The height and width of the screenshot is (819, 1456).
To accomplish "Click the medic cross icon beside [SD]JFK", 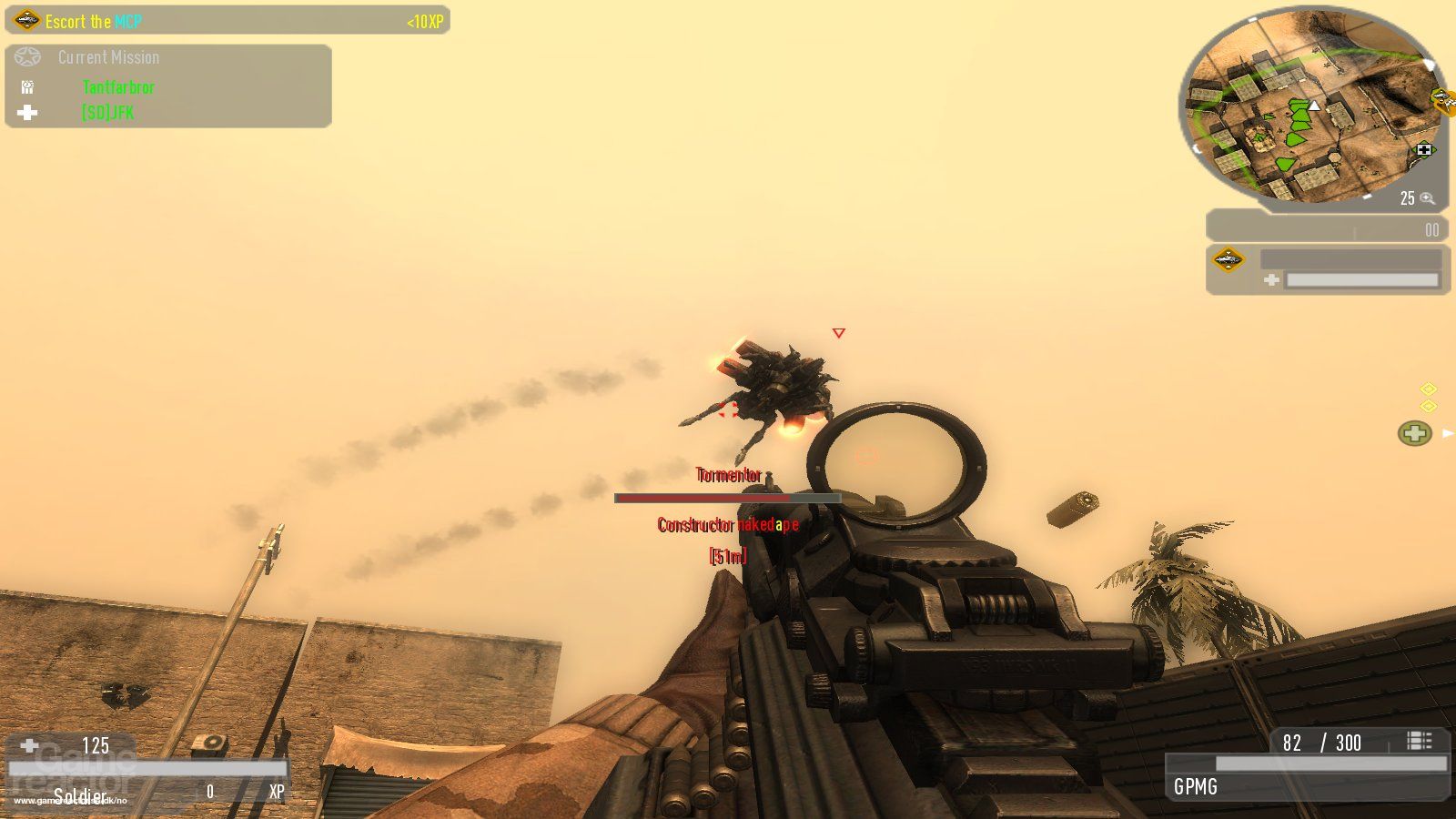I will pos(27,112).
